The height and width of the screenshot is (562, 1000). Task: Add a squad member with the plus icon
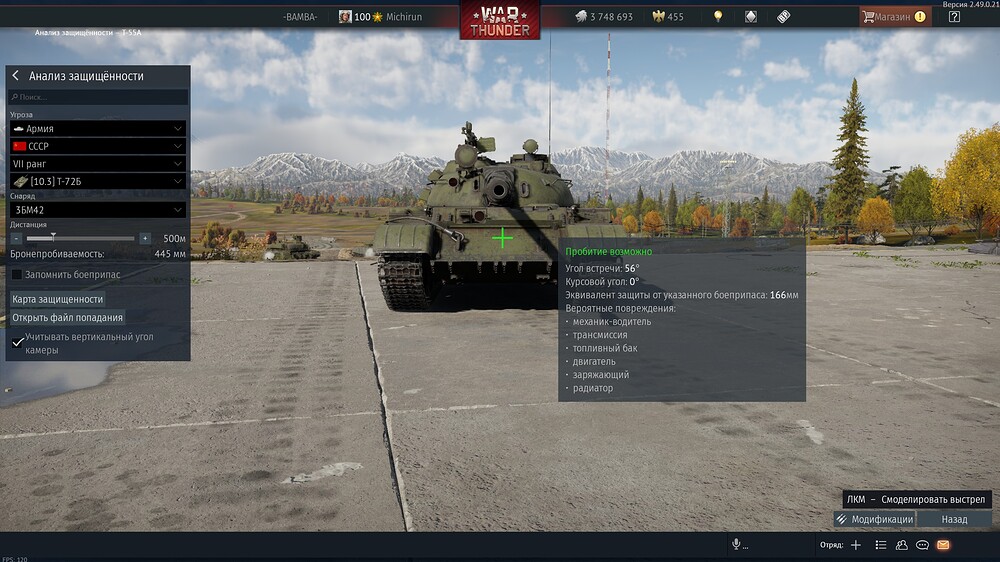855,545
